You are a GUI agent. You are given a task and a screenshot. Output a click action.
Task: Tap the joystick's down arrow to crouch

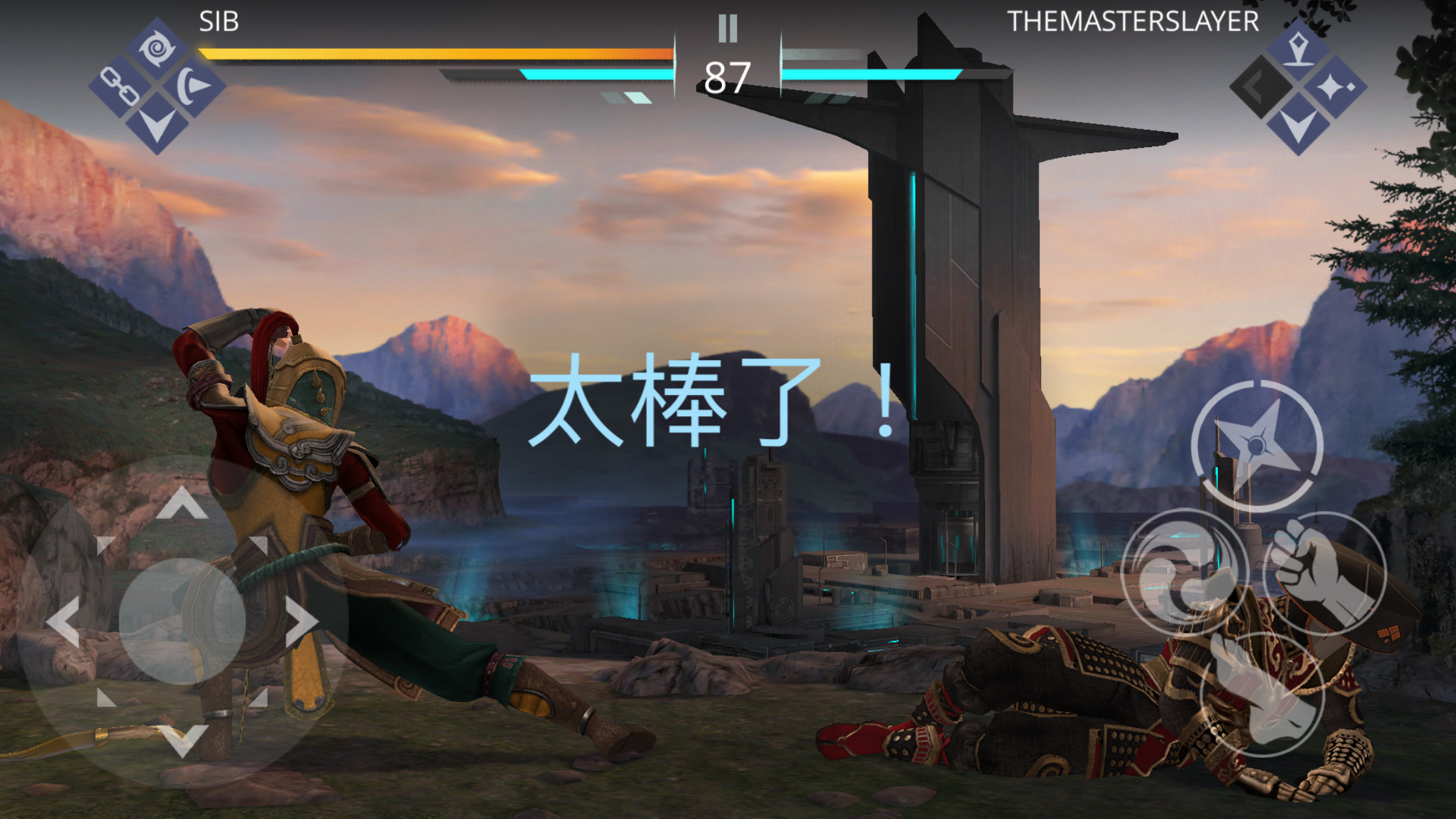[x=183, y=739]
